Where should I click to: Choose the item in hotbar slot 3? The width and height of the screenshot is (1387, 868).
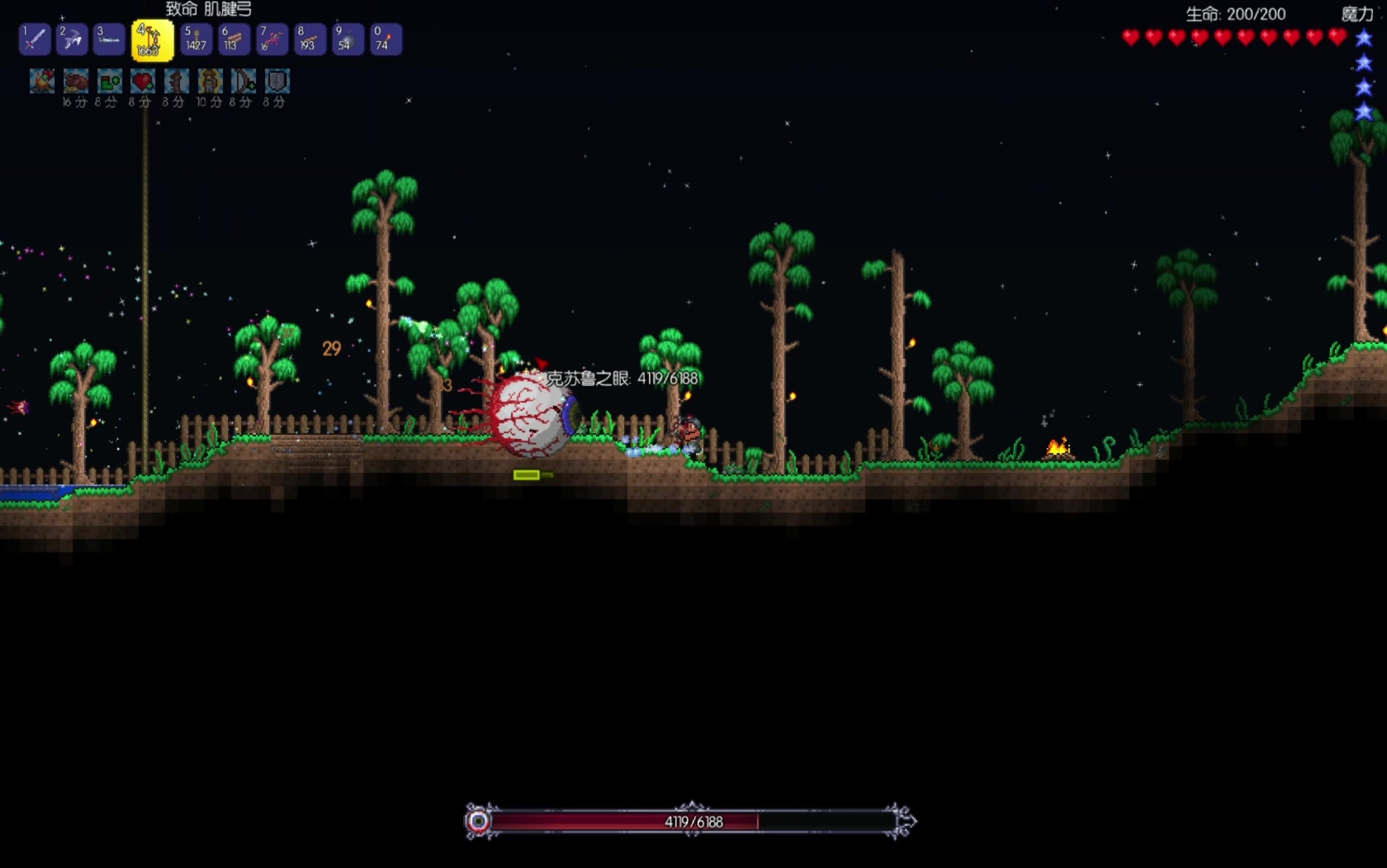tap(109, 40)
